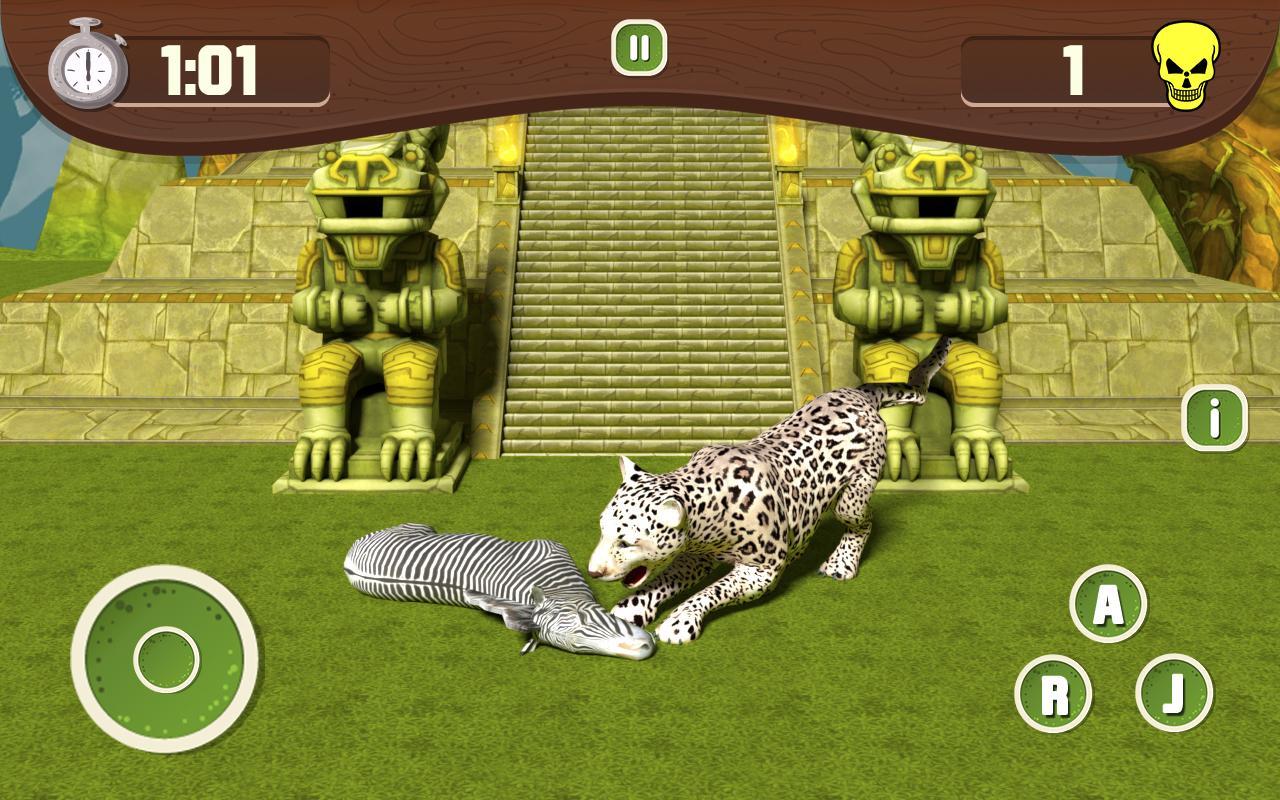The height and width of the screenshot is (800, 1280).
Task: Tap the stopwatch timer icon
Action: point(88,68)
